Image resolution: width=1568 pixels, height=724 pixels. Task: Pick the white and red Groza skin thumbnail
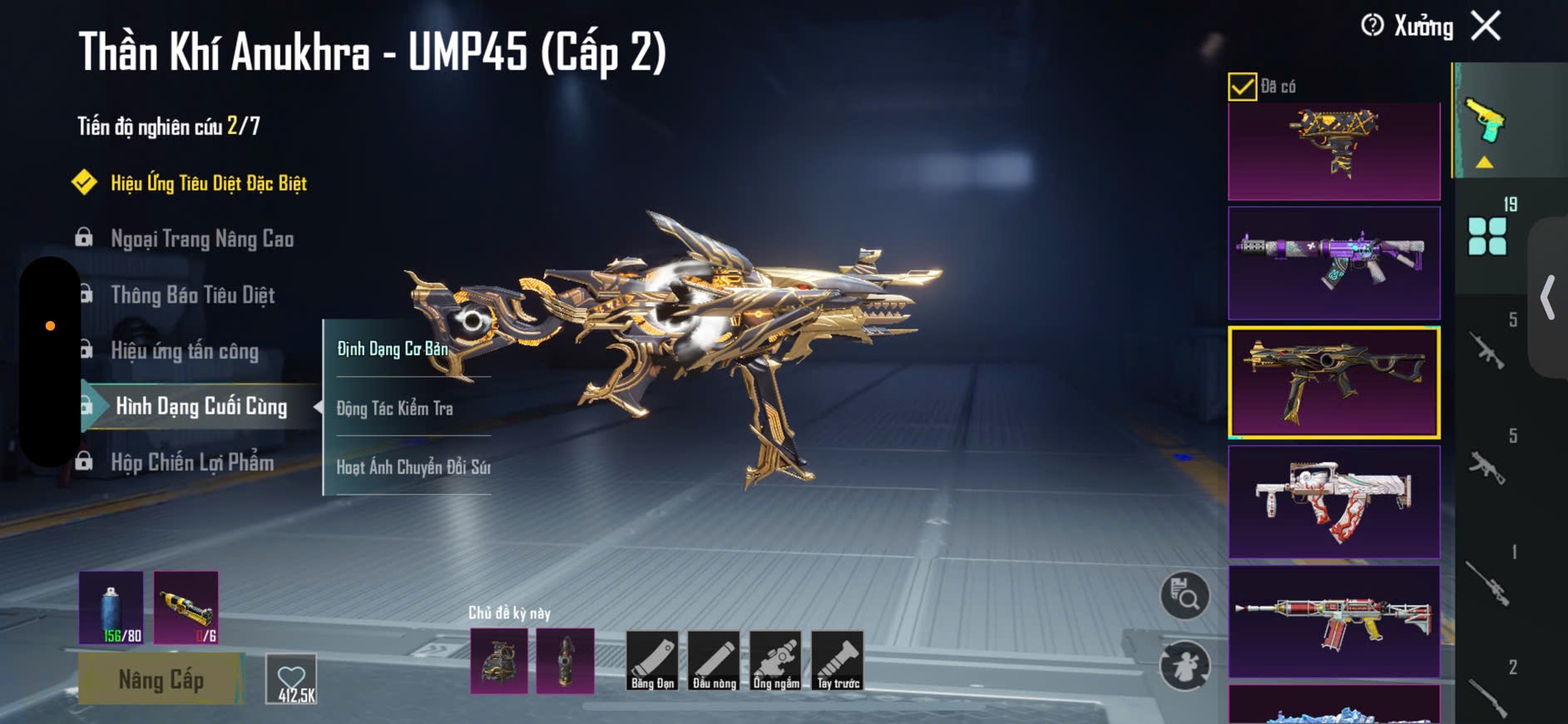(1333, 502)
